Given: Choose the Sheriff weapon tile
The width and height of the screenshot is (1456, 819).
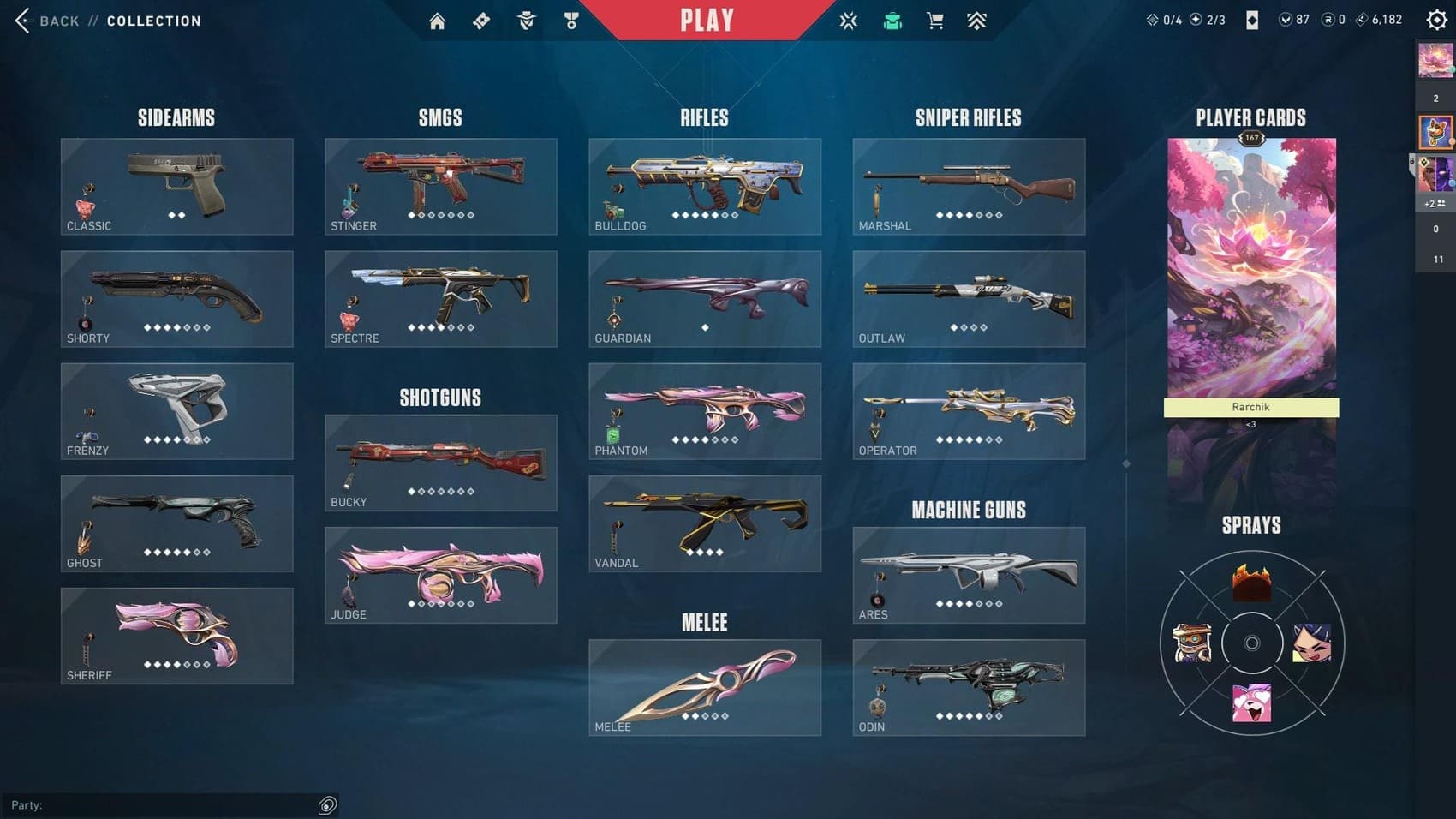Looking at the screenshot, I should click(x=176, y=636).
